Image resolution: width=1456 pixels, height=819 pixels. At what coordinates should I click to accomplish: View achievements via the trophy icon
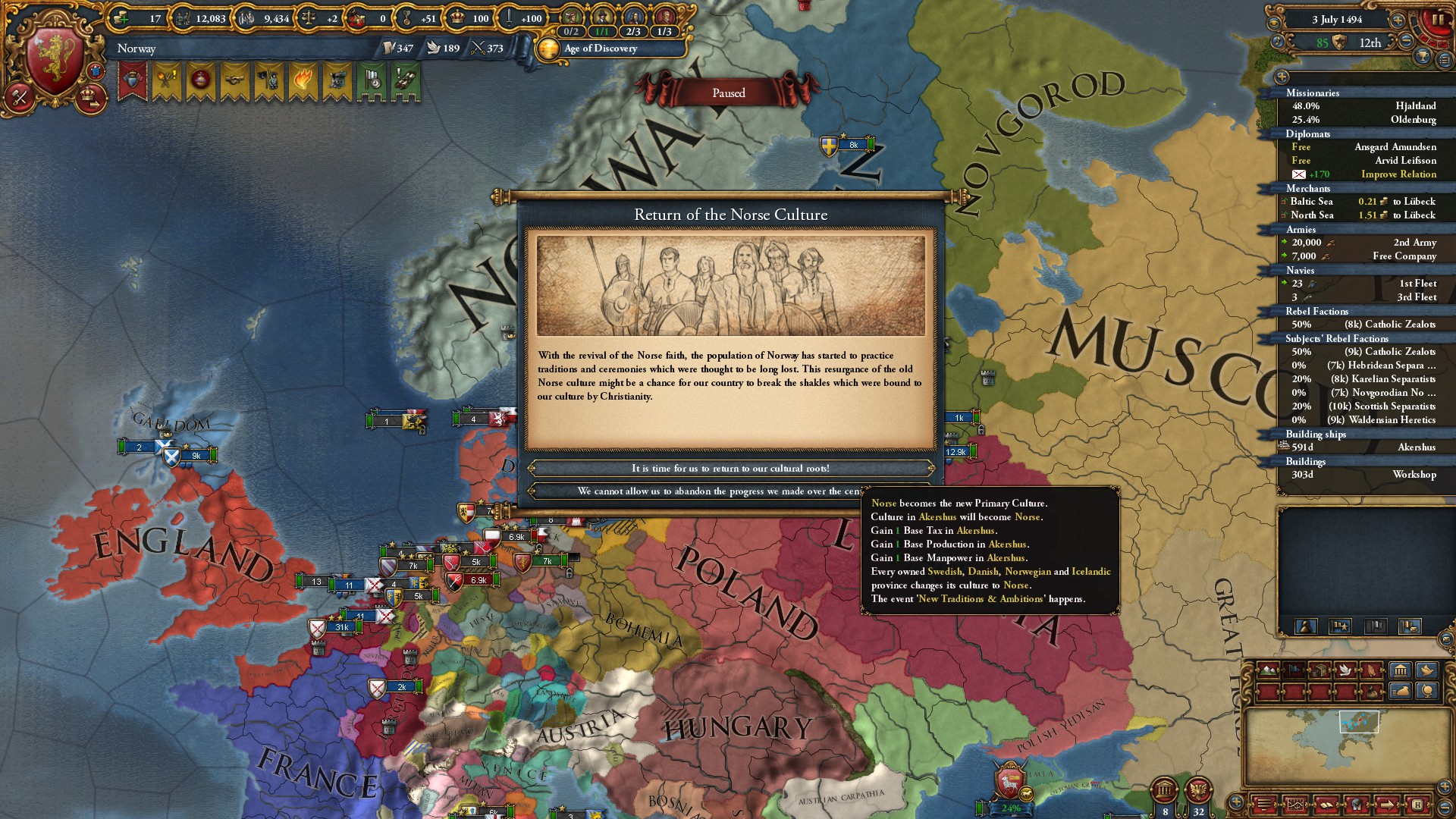(1423, 58)
